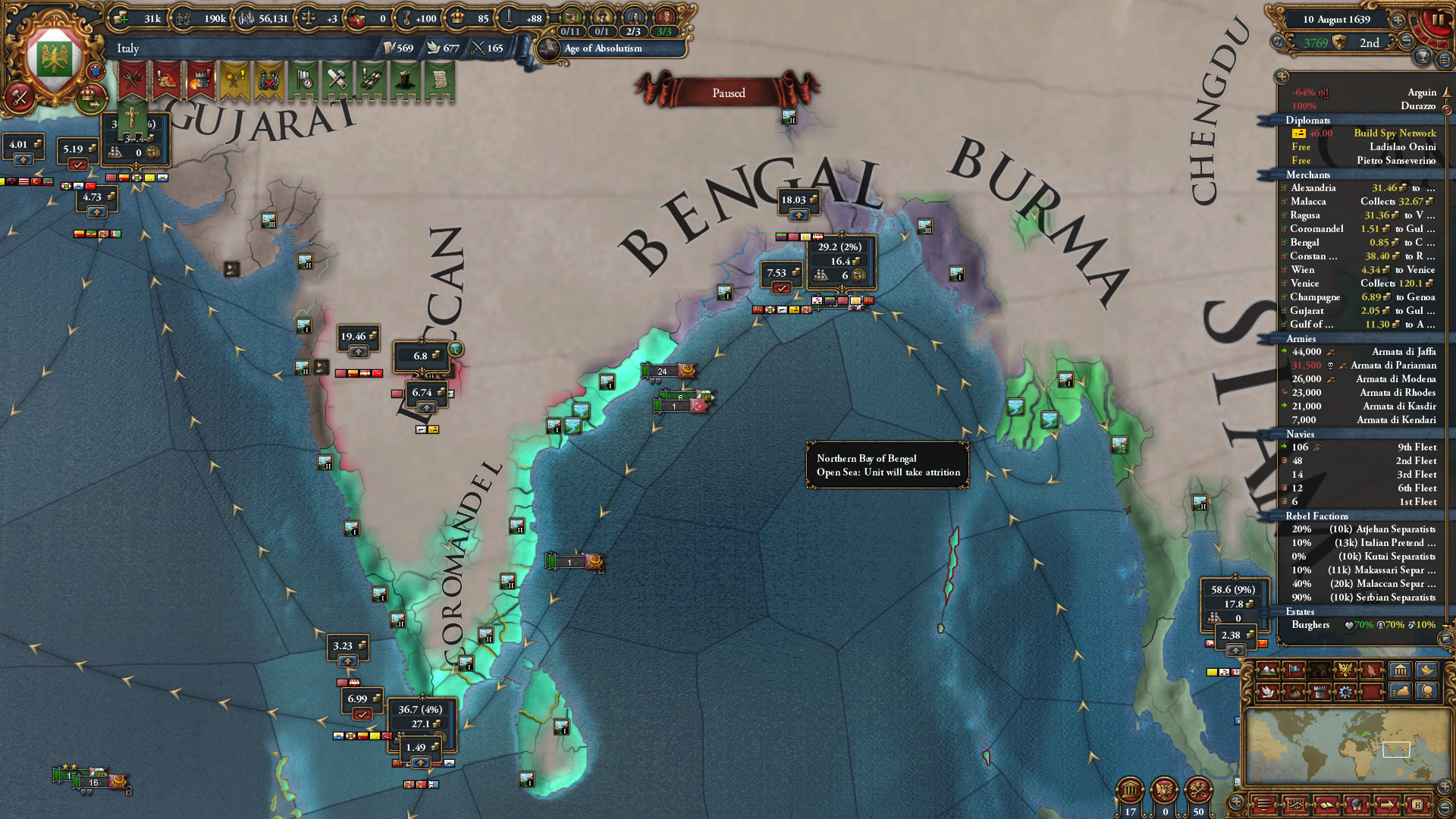Collapse the Rebel Factions section
The image size is (1456, 819).
point(1316,516)
